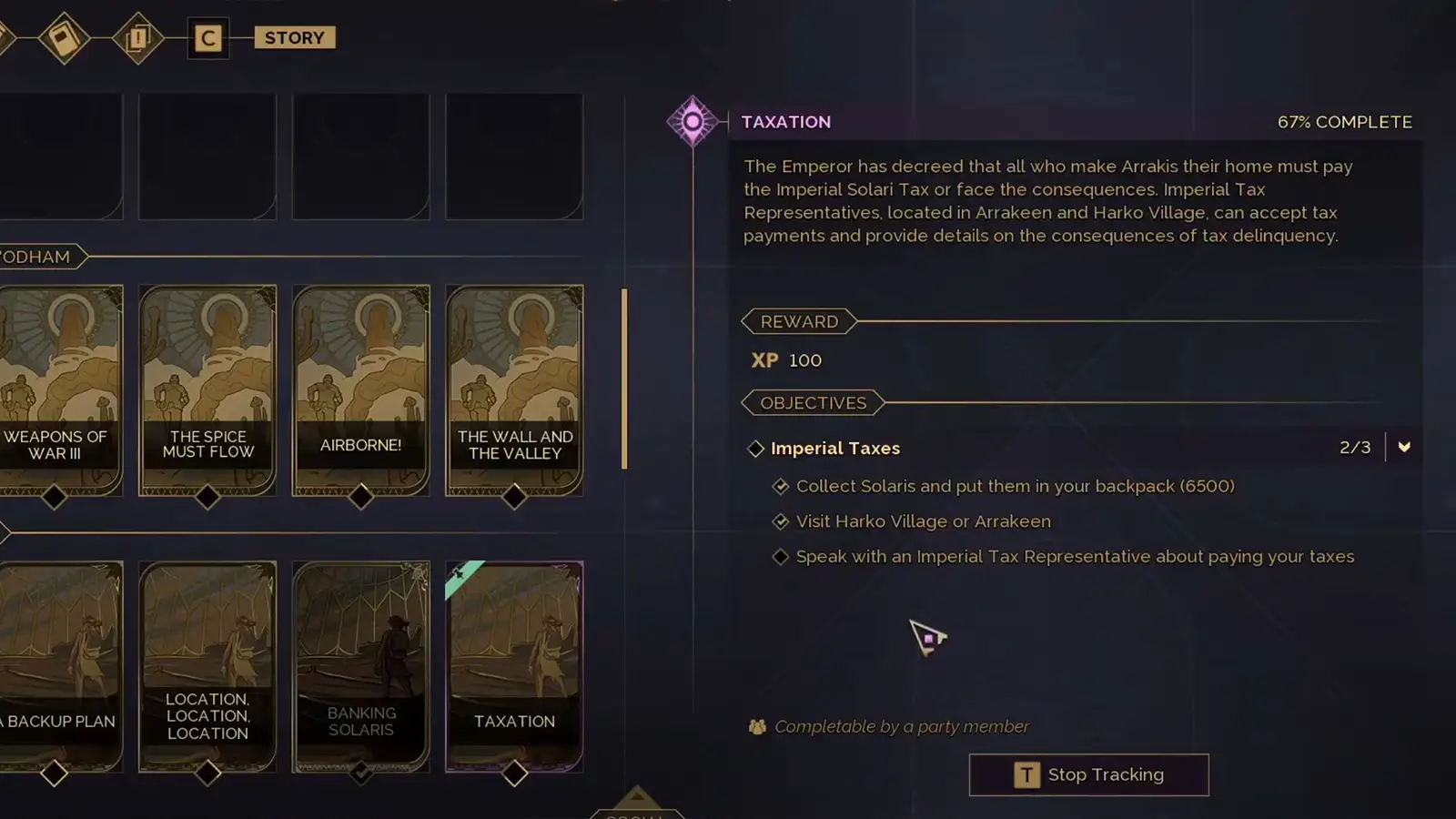Expand the Objectives section header

[x=813, y=402]
